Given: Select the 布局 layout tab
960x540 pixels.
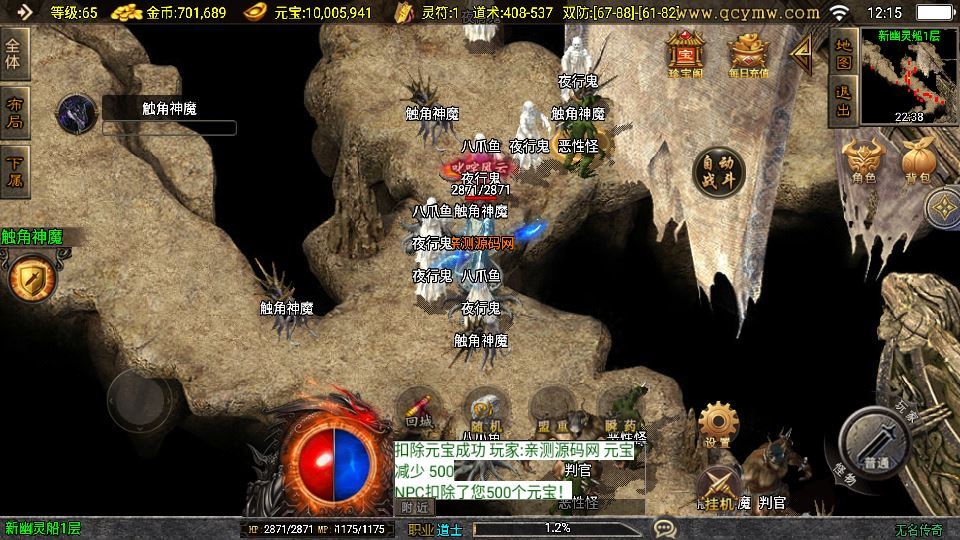Looking at the screenshot, I should pos(14,112).
